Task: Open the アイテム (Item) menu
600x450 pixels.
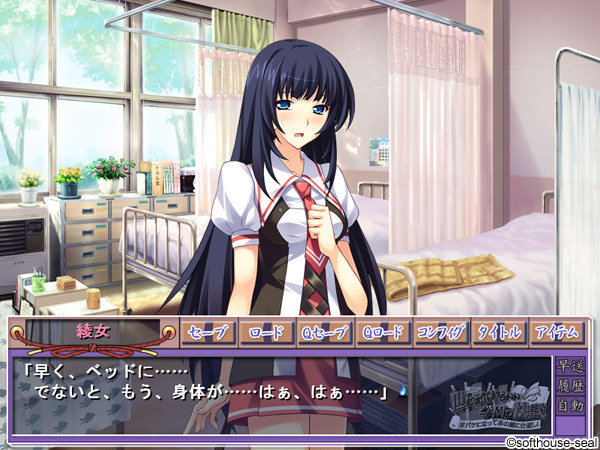Action: coord(556,332)
